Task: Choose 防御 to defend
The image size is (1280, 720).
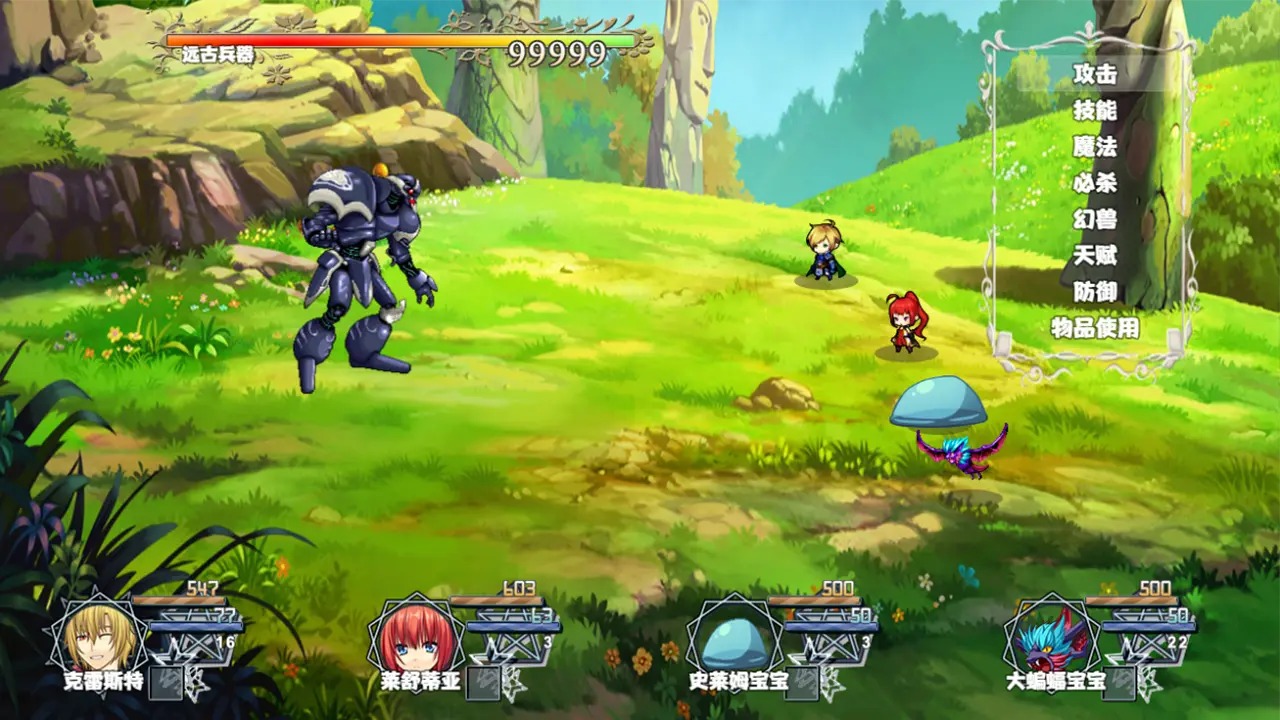Action: (x=1094, y=292)
